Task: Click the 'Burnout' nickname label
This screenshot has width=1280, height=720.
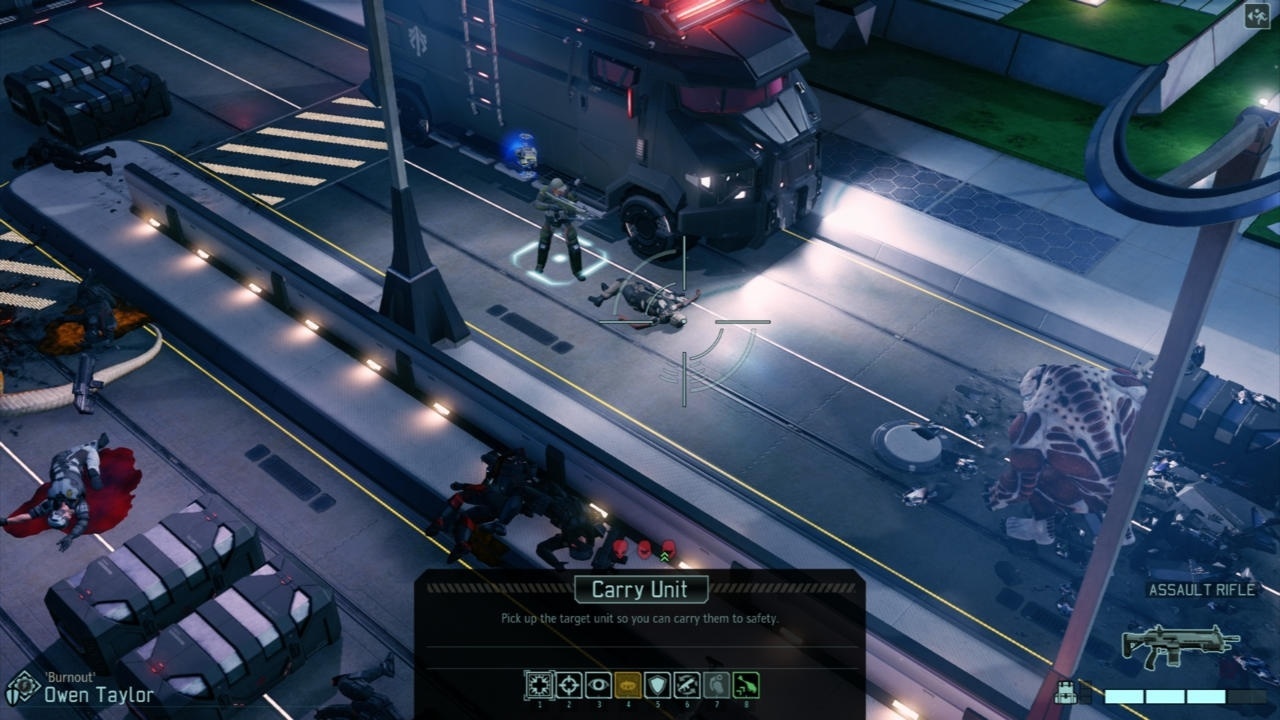Action: click(x=69, y=678)
